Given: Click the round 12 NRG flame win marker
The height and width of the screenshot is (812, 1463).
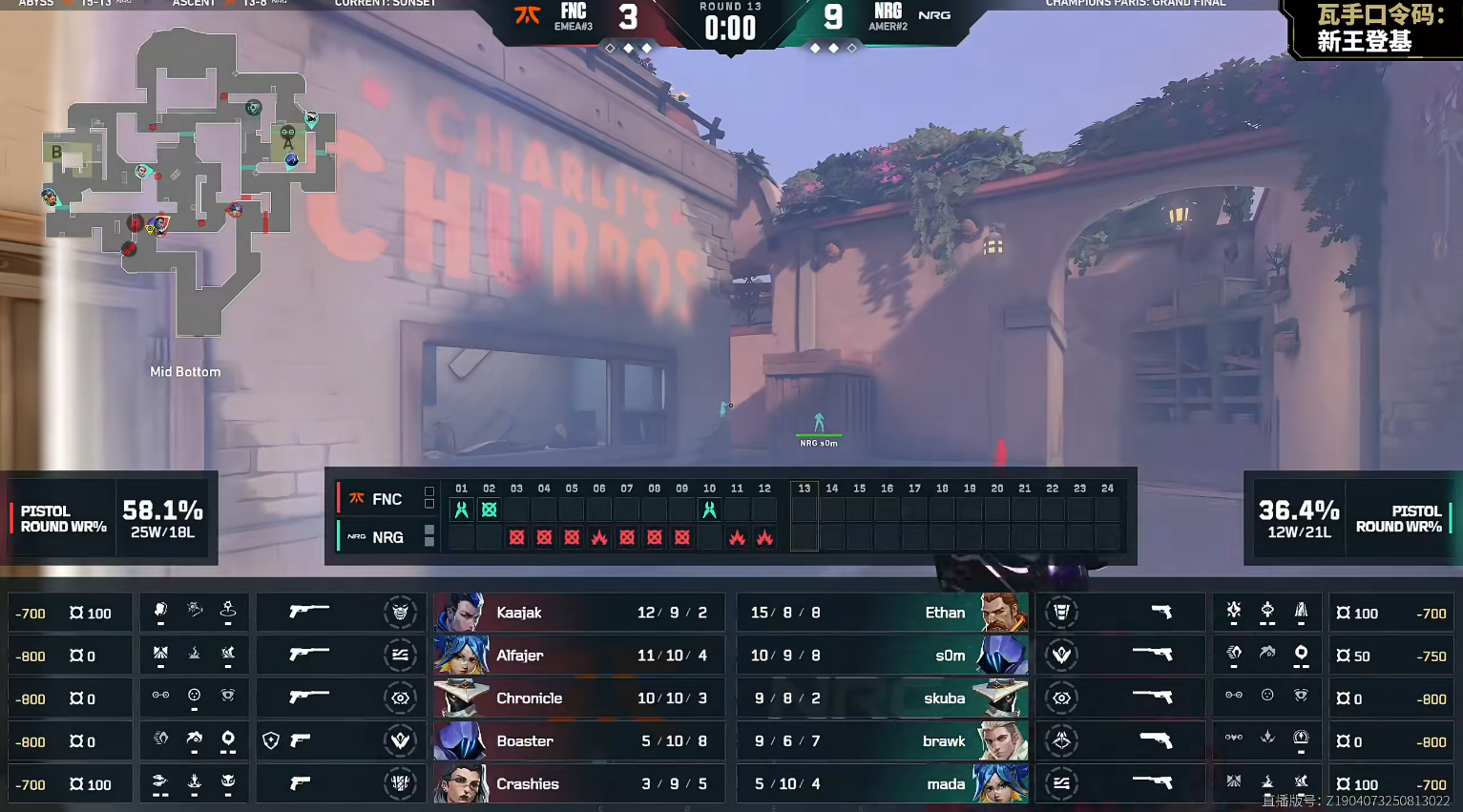Looking at the screenshot, I should [x=764, y=538].
